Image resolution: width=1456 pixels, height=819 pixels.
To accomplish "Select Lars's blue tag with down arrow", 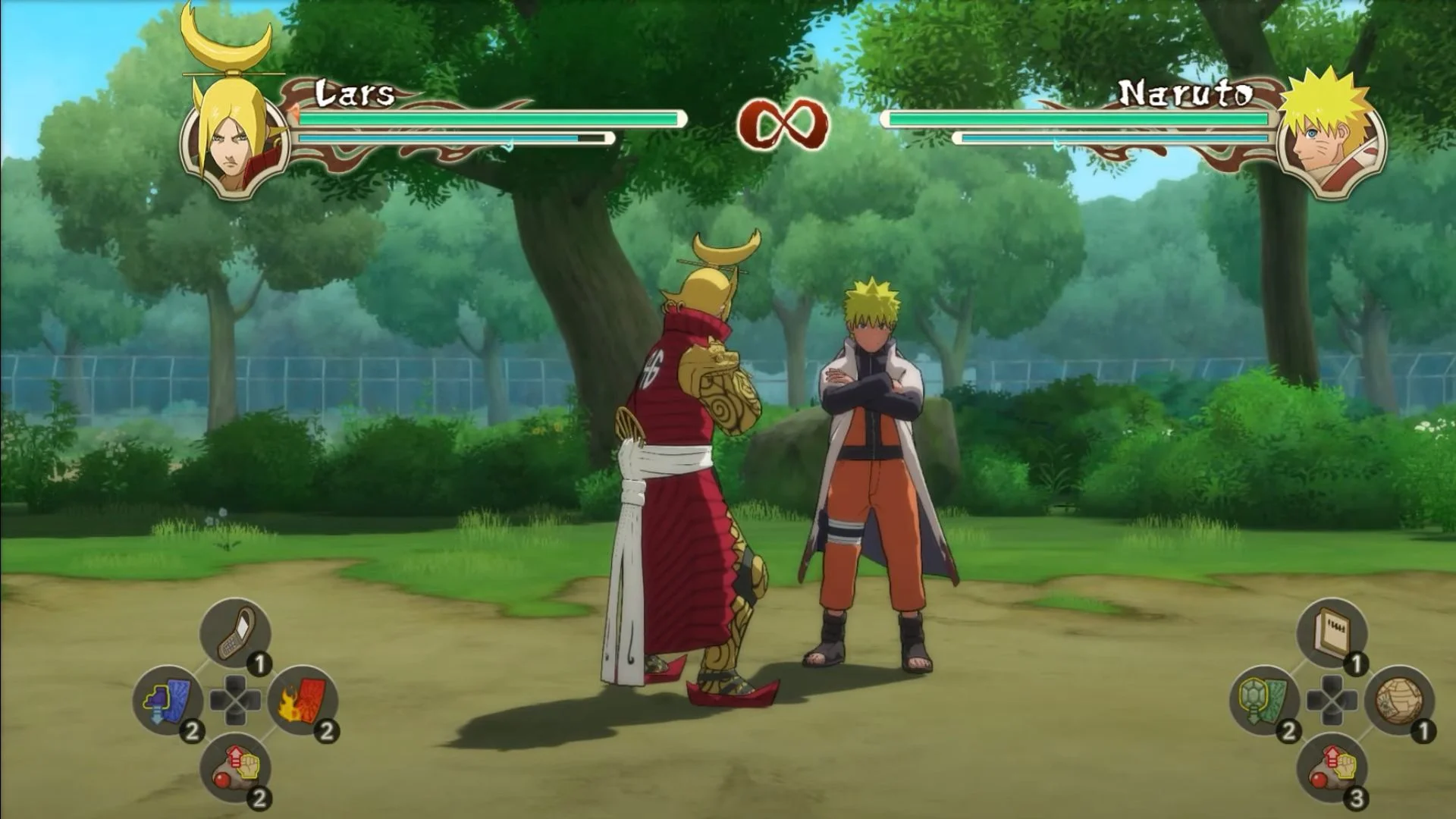I will click(168, 701).
